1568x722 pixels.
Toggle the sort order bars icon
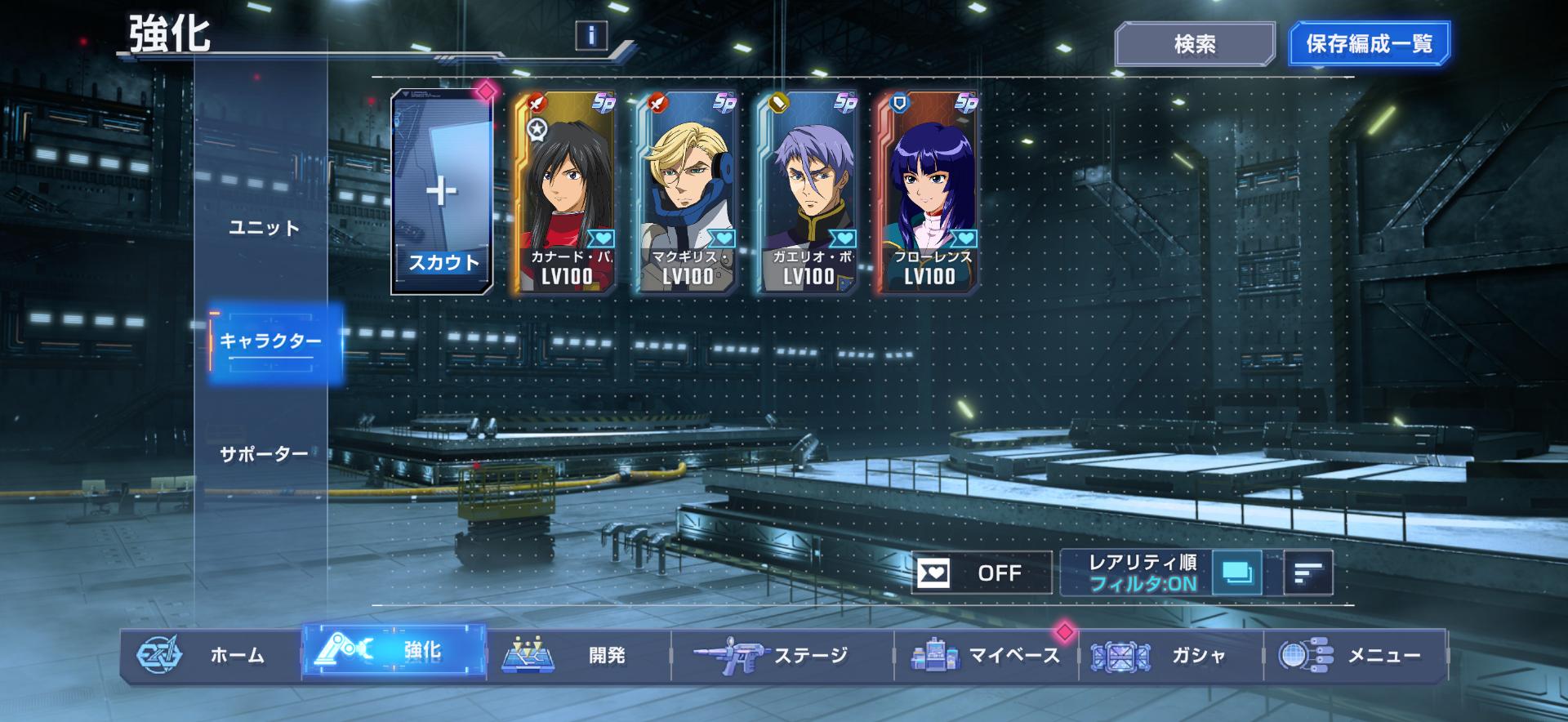click(x=1307, y=573)
